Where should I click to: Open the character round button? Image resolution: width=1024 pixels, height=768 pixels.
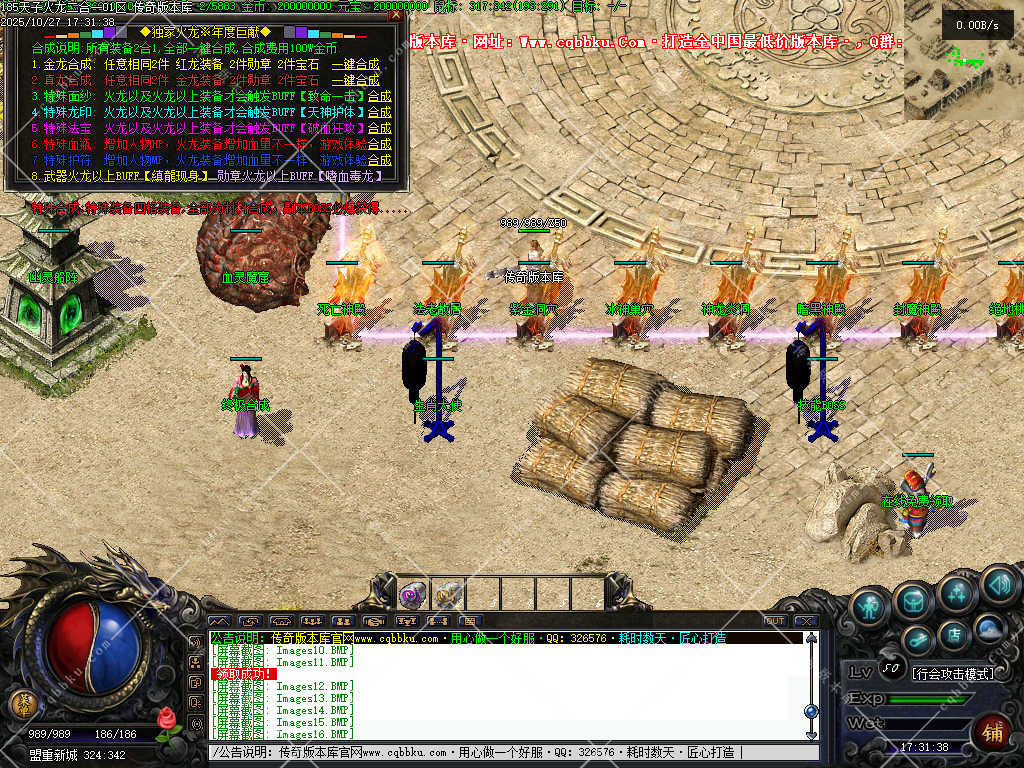click(870, 608)
